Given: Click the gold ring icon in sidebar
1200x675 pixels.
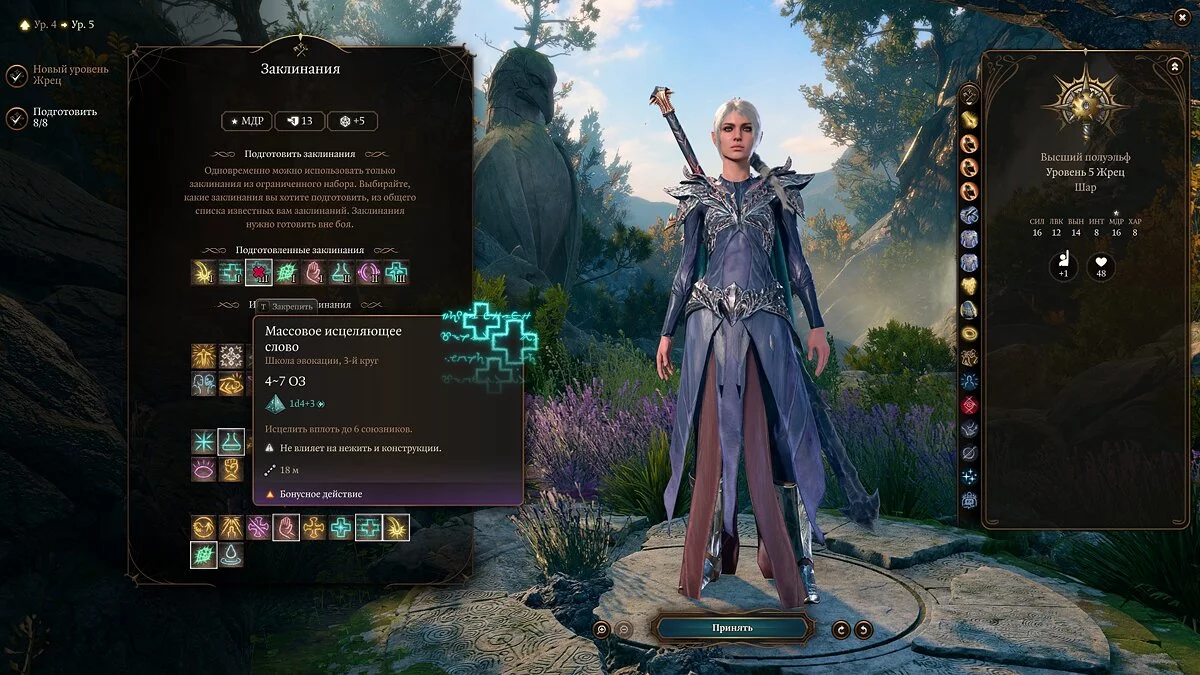Looking at the screenshot, I should (x=969, y=334).
